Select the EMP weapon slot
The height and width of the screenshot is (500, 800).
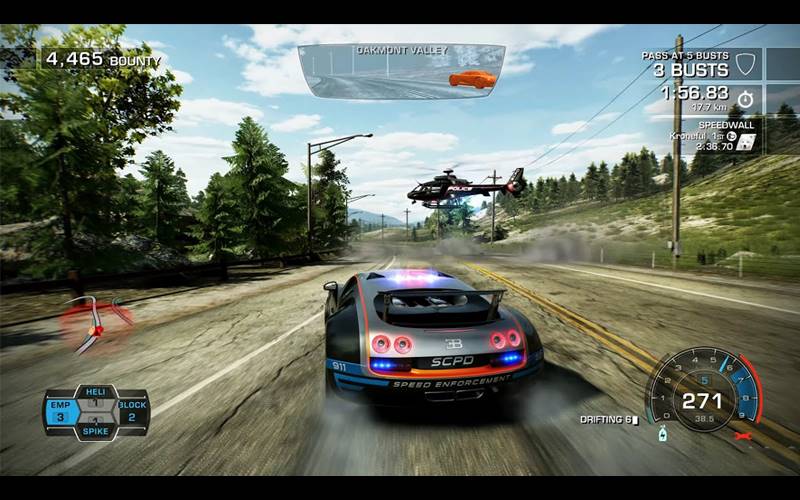pyautogui.click(x=60, y=411)
